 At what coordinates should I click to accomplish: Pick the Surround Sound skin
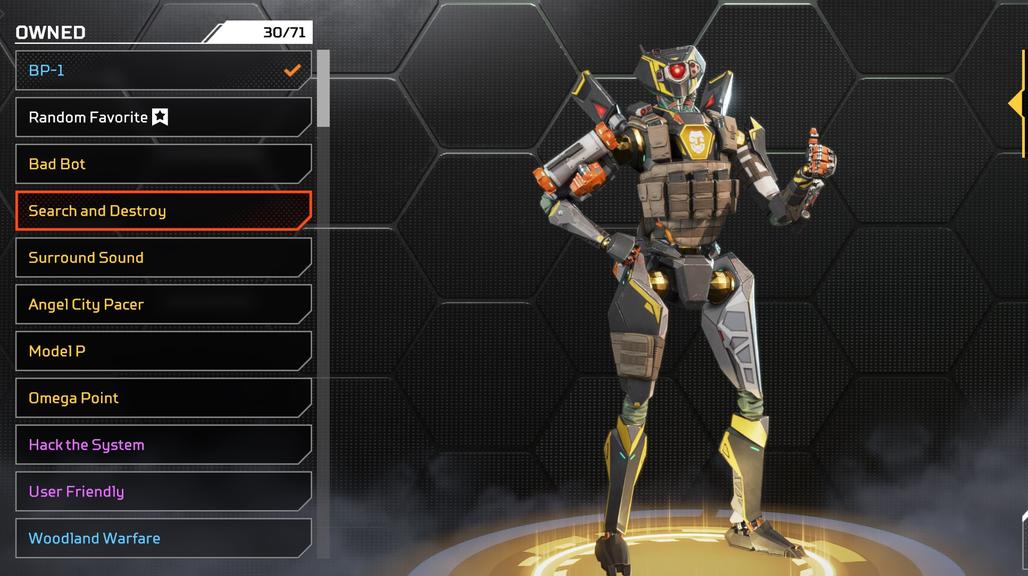[163, 258]
